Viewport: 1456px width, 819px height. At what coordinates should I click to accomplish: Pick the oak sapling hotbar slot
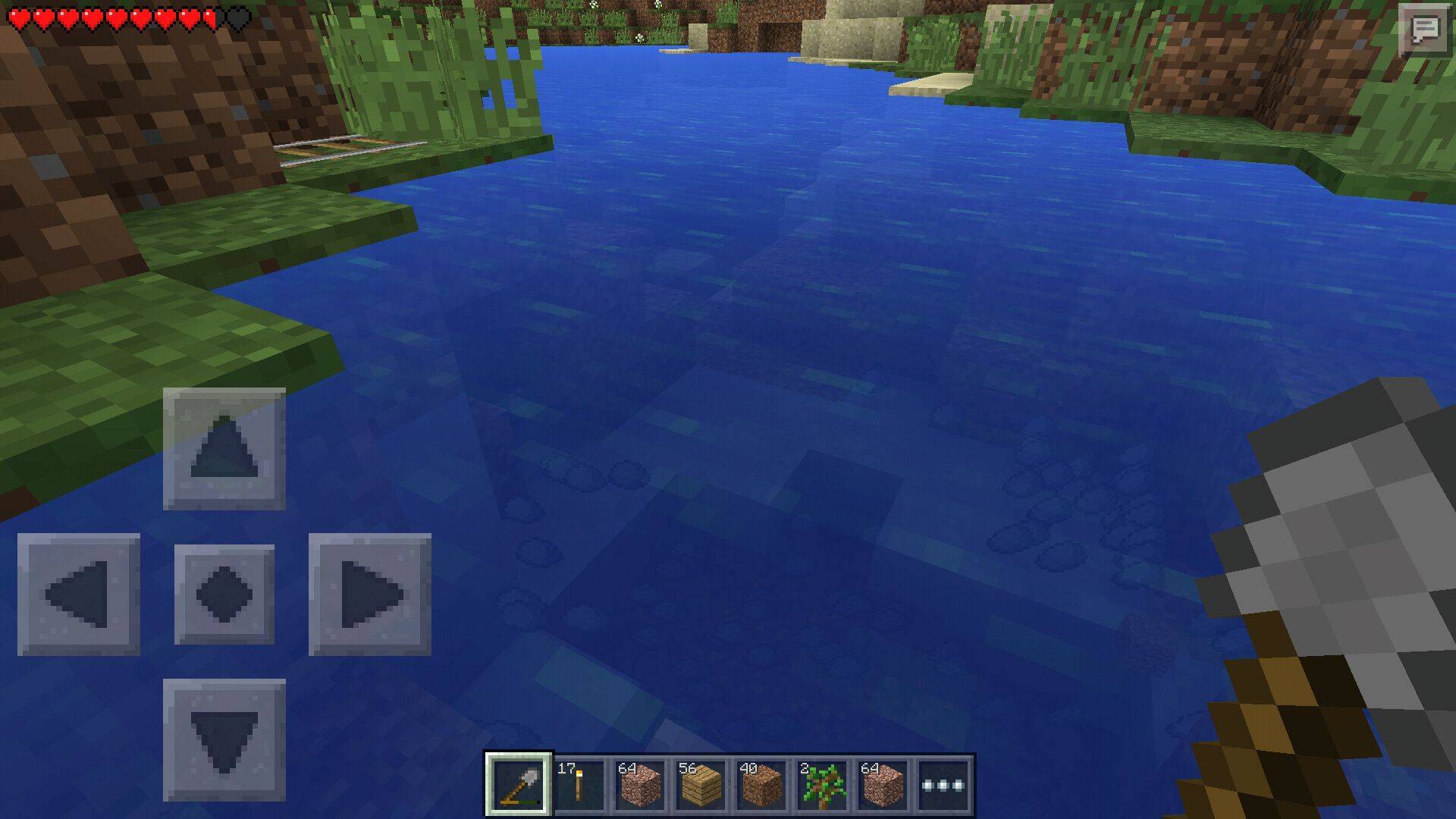pos(822,784)
